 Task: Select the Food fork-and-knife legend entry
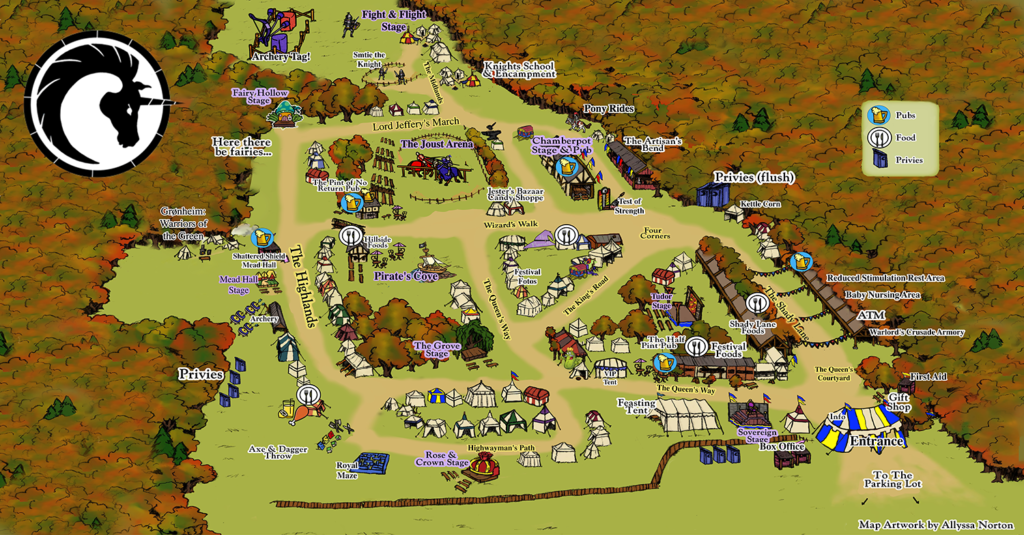[878, 137]
